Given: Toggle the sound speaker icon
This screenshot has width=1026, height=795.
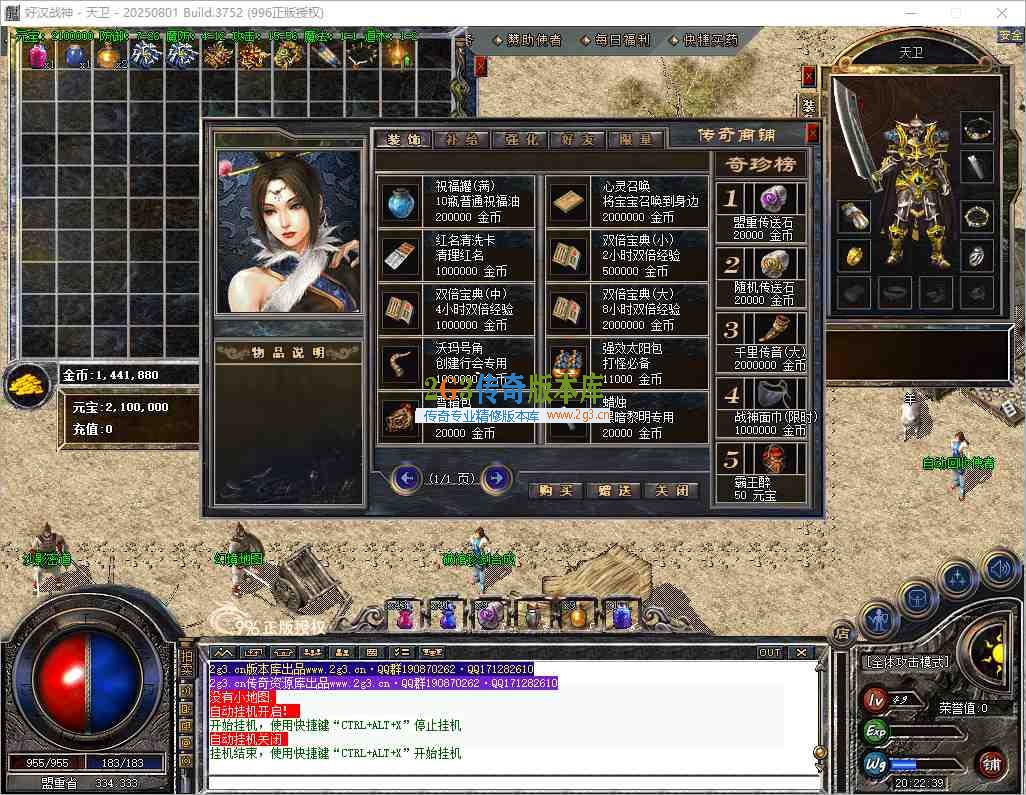Looking at the screenshot, I should point(998,570).
